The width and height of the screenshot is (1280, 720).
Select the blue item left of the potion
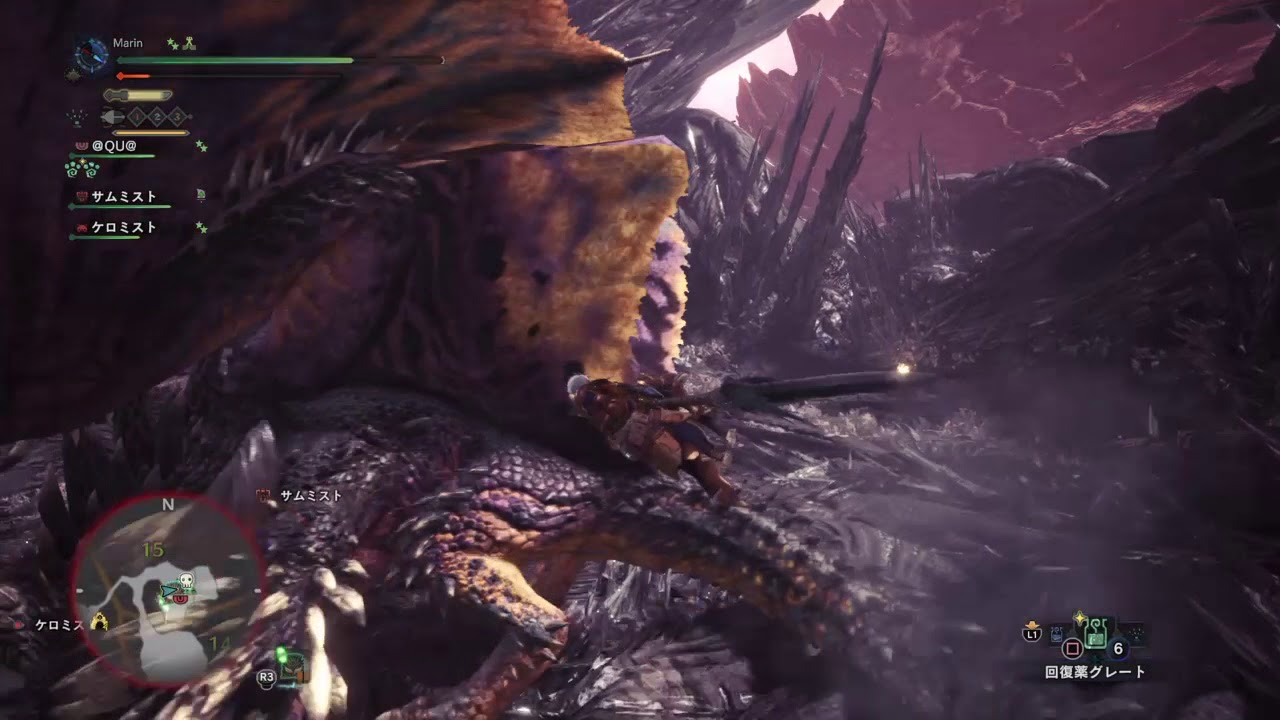[x=1058, y=633]
